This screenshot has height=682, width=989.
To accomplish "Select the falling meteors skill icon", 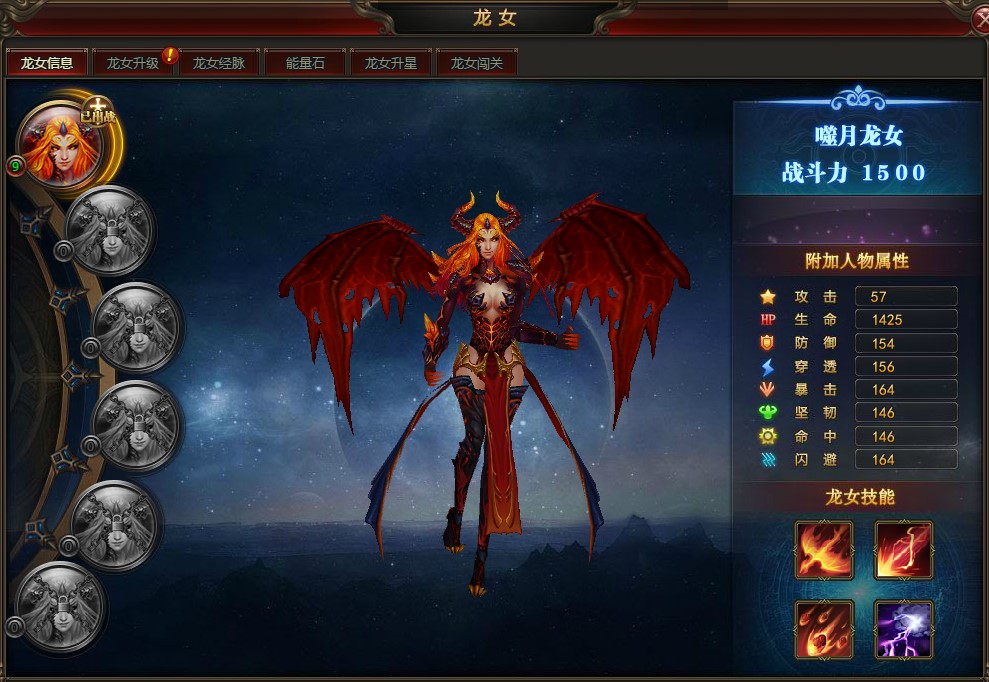I will point(824,629).
